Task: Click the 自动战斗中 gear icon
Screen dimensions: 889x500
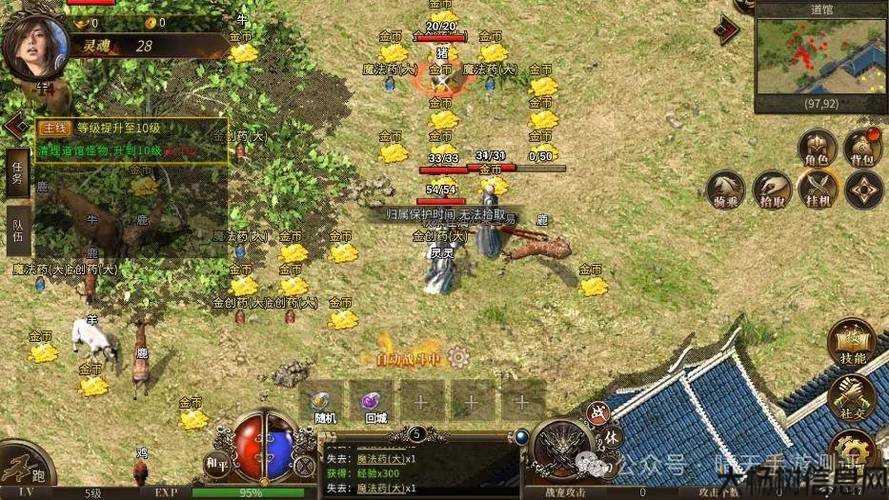Action: (x=458, y=356)
